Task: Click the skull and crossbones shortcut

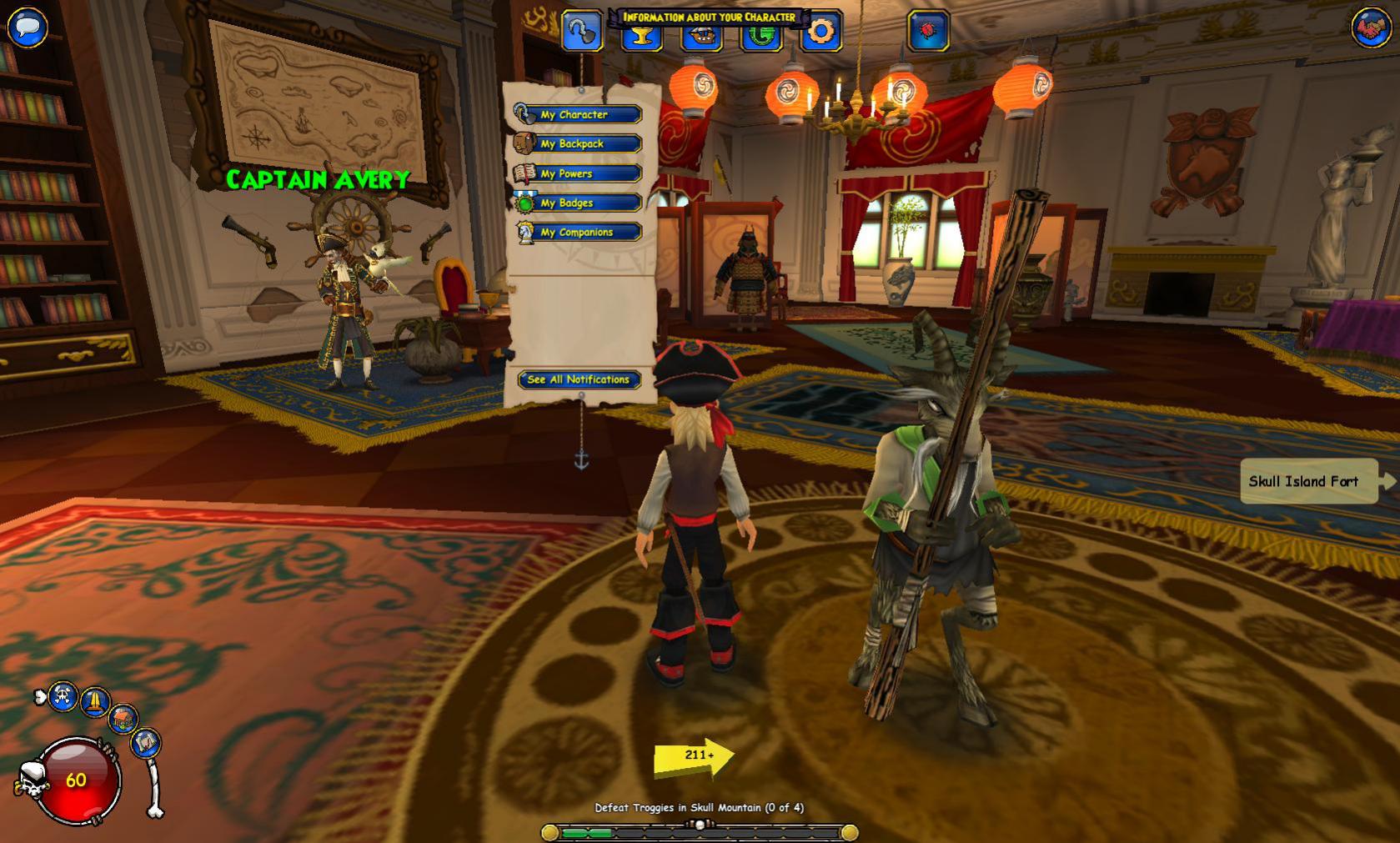Action: 63,696
